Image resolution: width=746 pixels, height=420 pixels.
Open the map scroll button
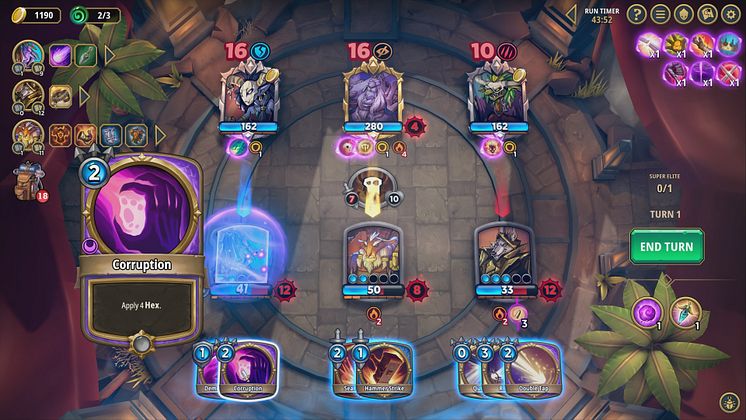pyautogui.click(x=709, y=14)
